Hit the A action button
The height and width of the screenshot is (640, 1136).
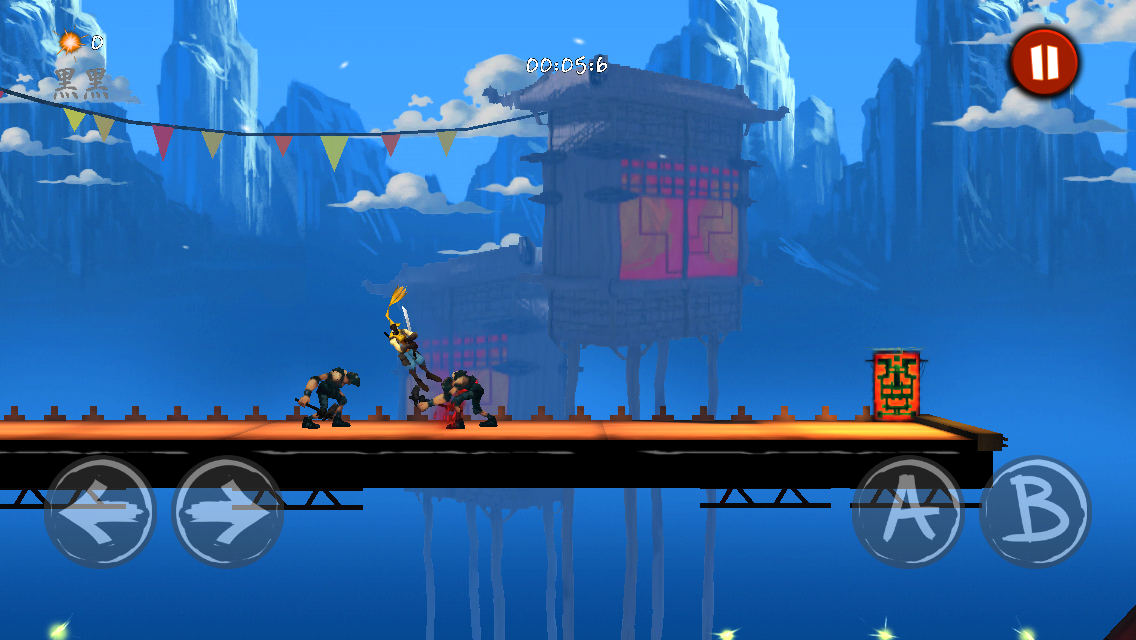point(907,511)
